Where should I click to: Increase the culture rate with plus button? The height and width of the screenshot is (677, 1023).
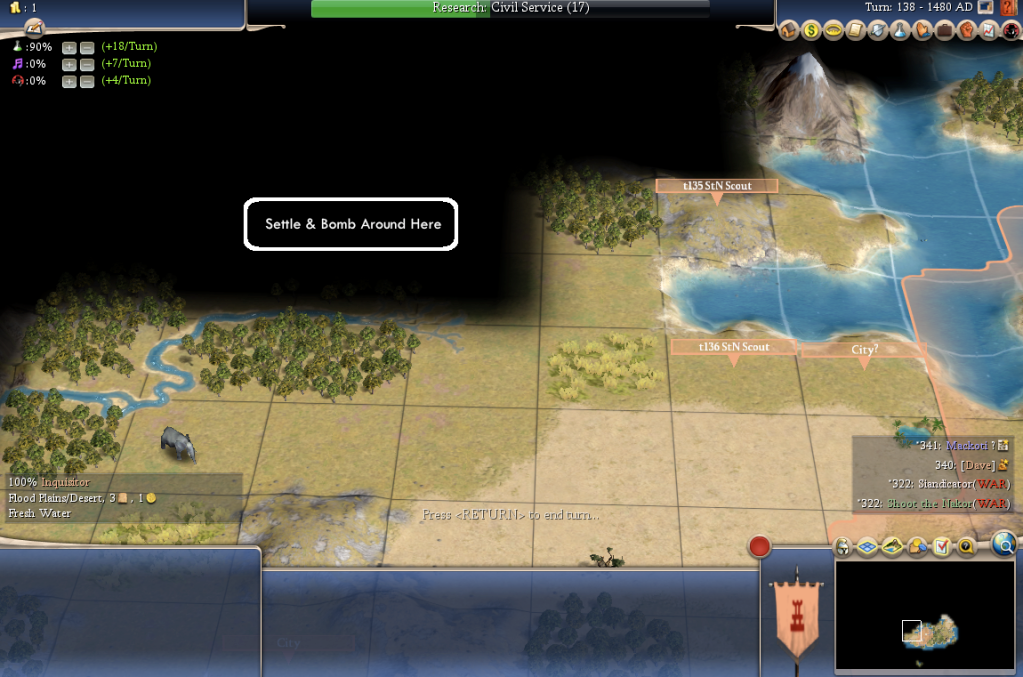[x=69, y=64]
